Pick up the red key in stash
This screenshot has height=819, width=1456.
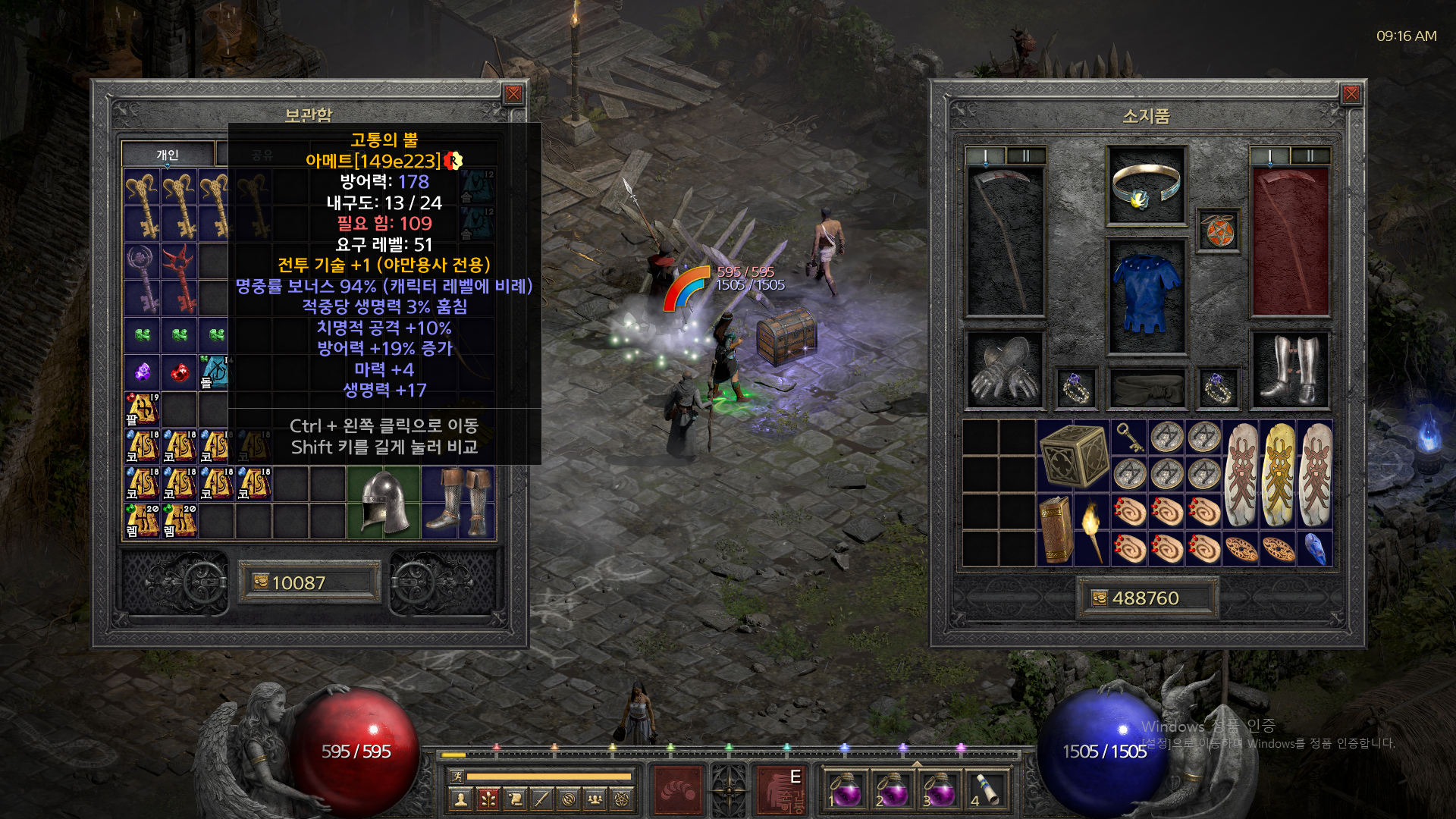[180, 278]
